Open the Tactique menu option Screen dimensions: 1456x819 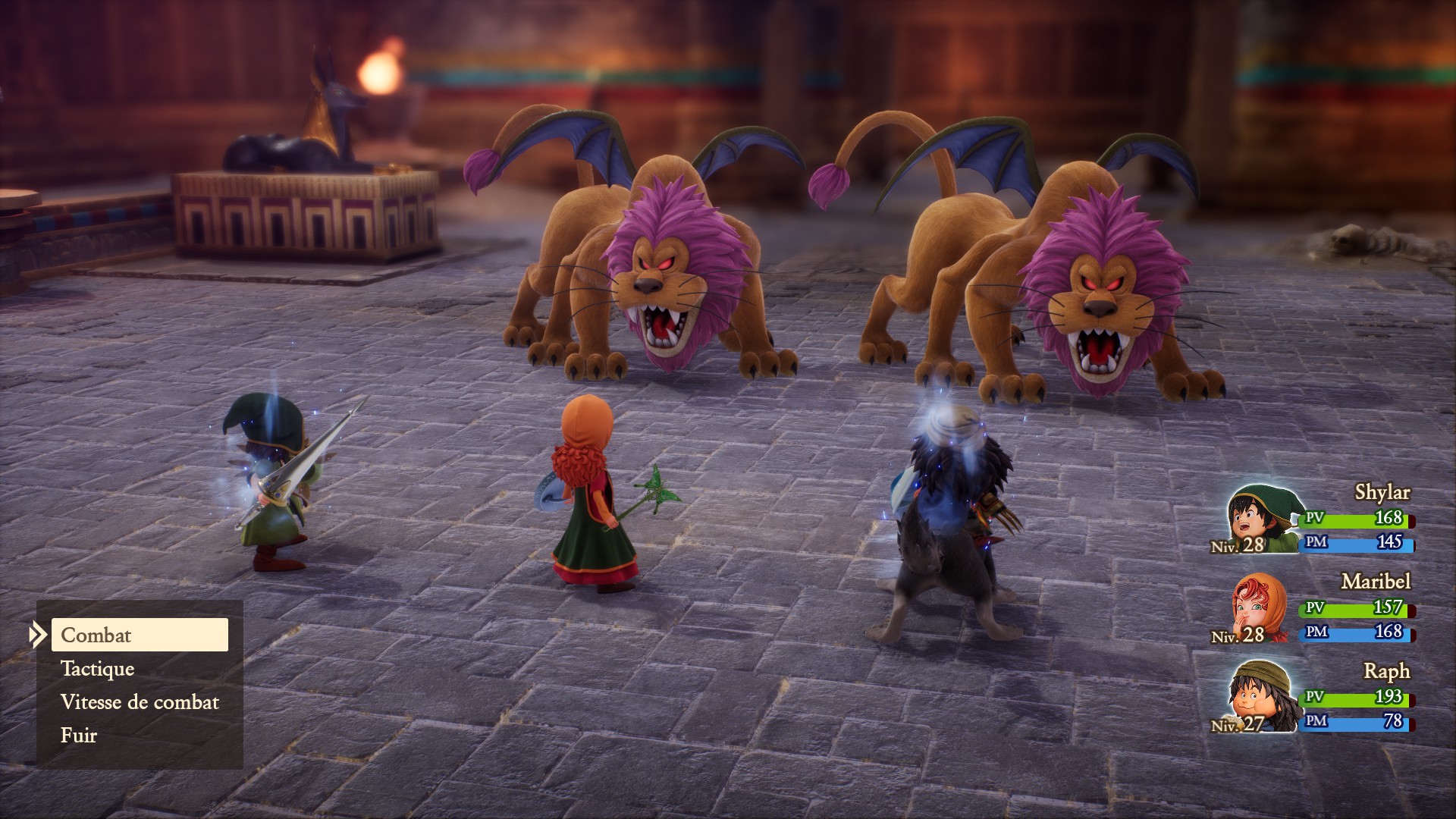pos(98,669)
